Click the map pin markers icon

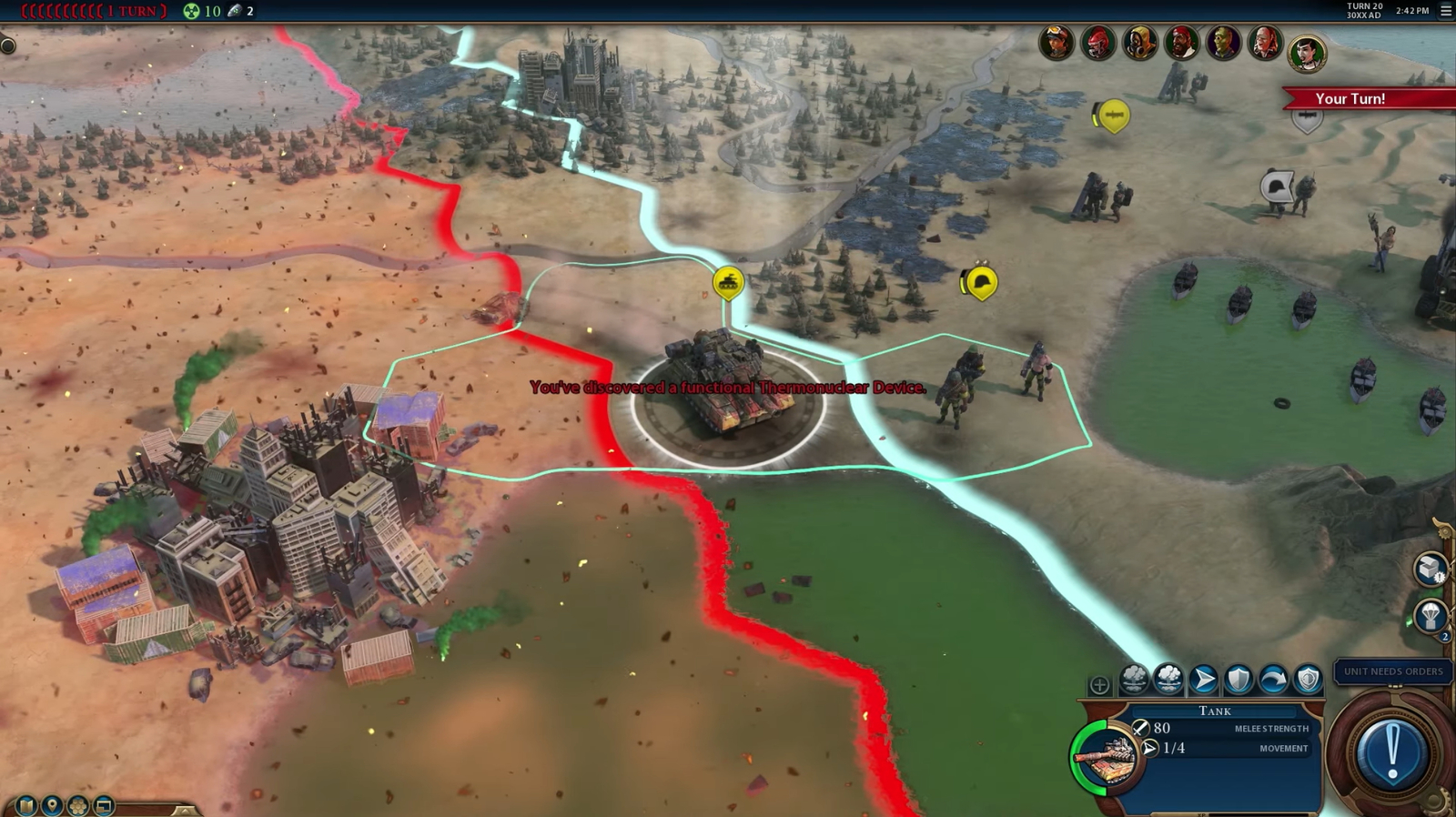point(51,806)
